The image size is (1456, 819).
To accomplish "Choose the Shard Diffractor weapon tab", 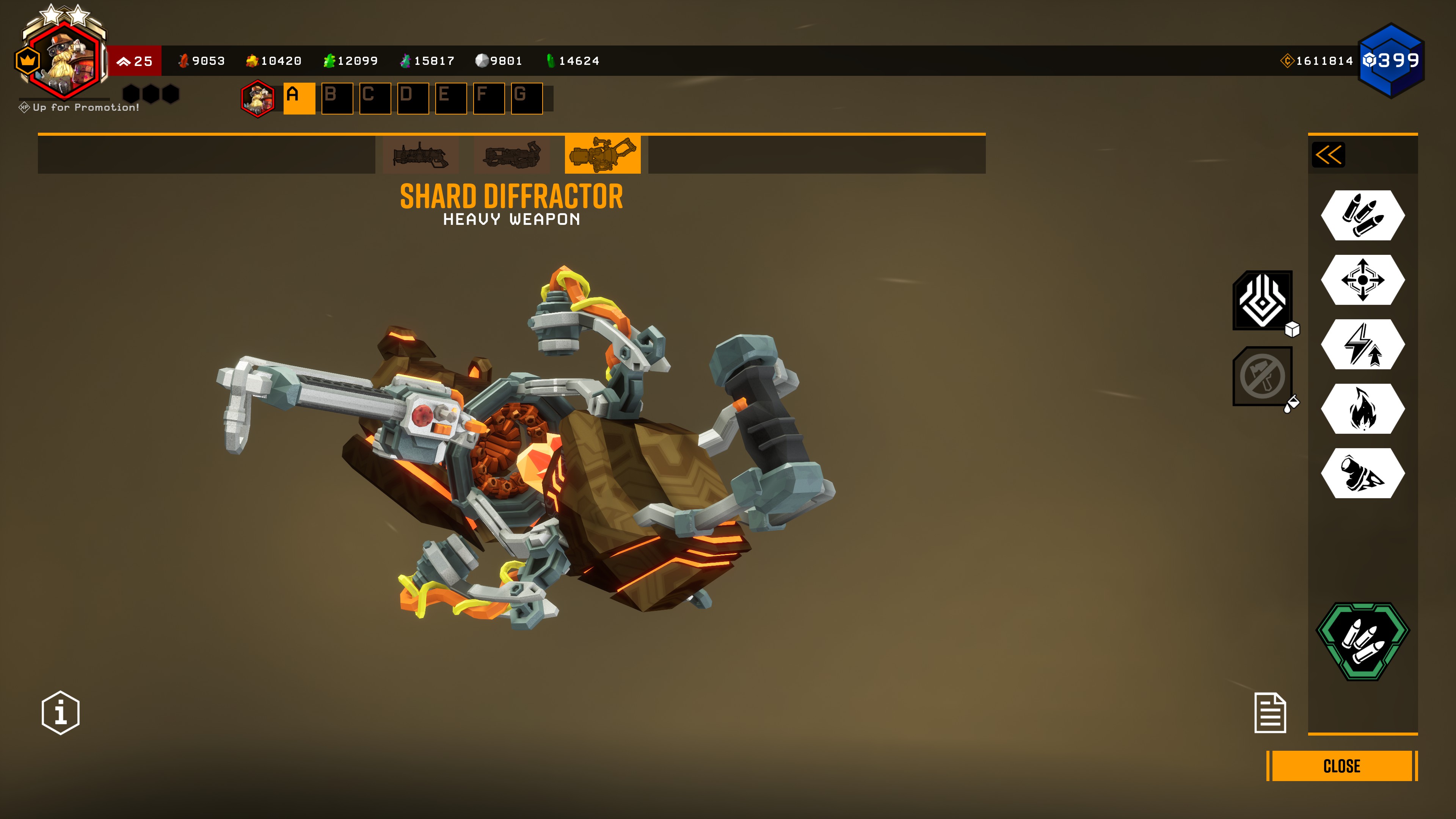I will click(x=602, y=154).
